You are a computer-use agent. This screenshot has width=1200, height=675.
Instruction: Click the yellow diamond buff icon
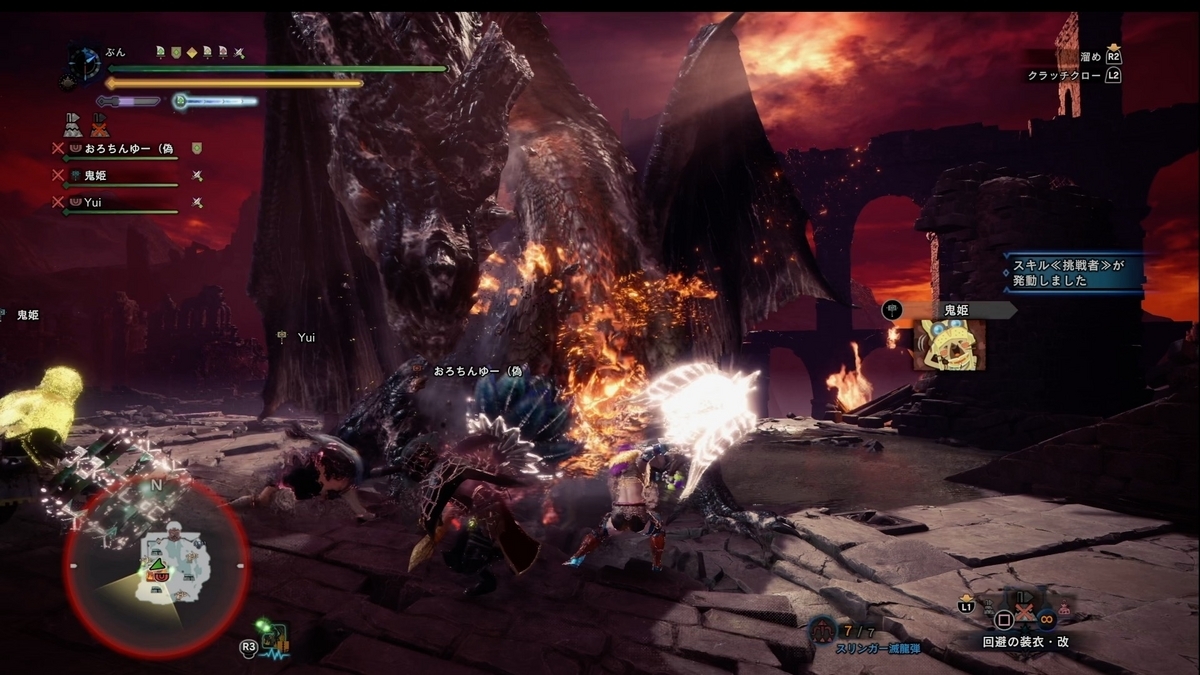pos(189,52)
